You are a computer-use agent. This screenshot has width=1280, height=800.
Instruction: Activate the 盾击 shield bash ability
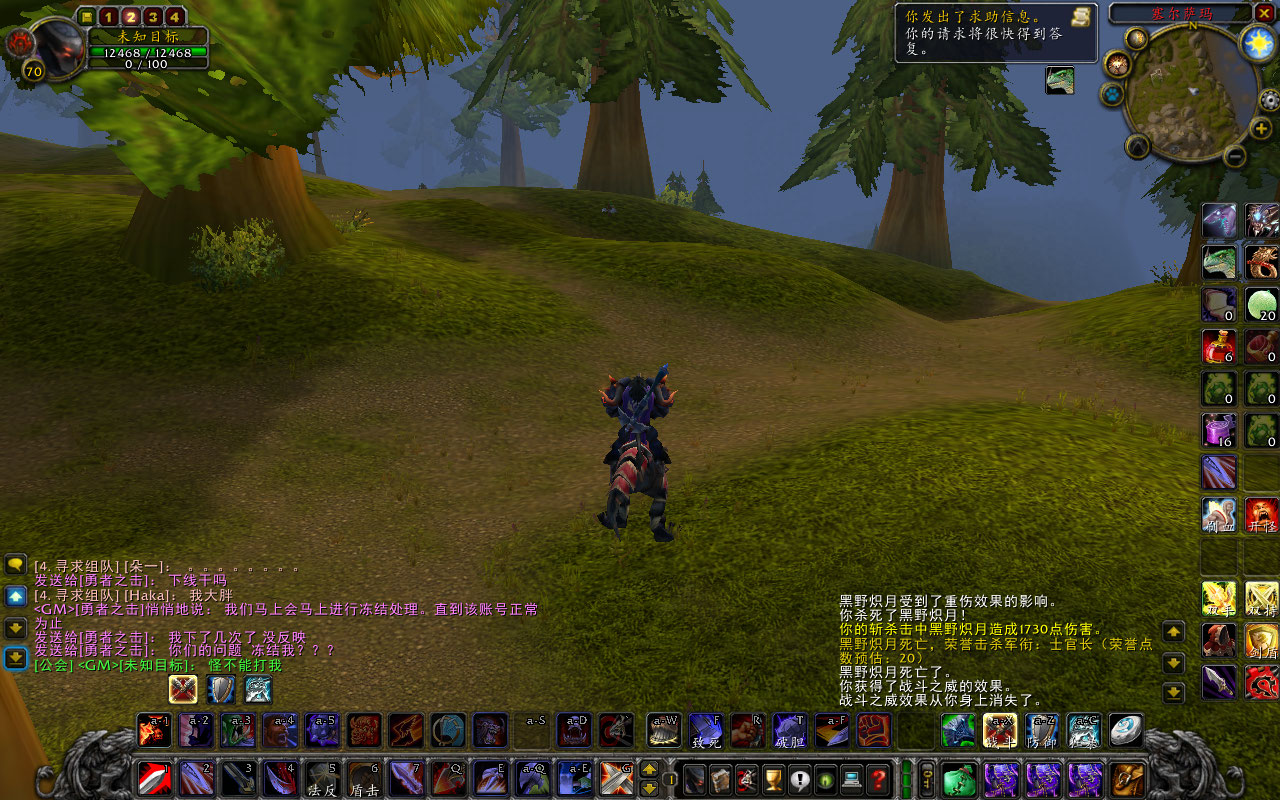(x=364, y=778)
